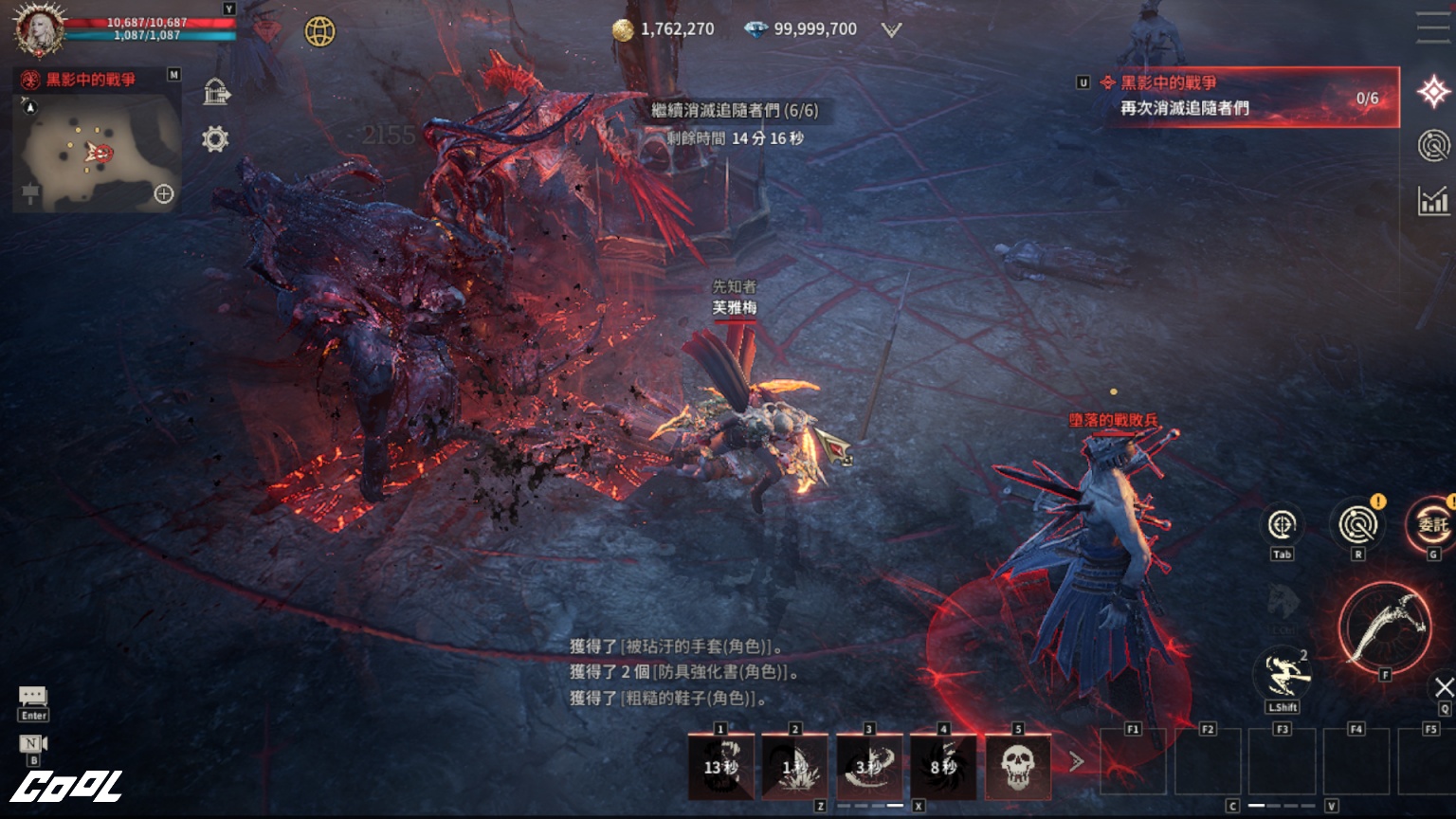
Task: Use the skill showing 8 second cooldown
Action: coord(943,766)
